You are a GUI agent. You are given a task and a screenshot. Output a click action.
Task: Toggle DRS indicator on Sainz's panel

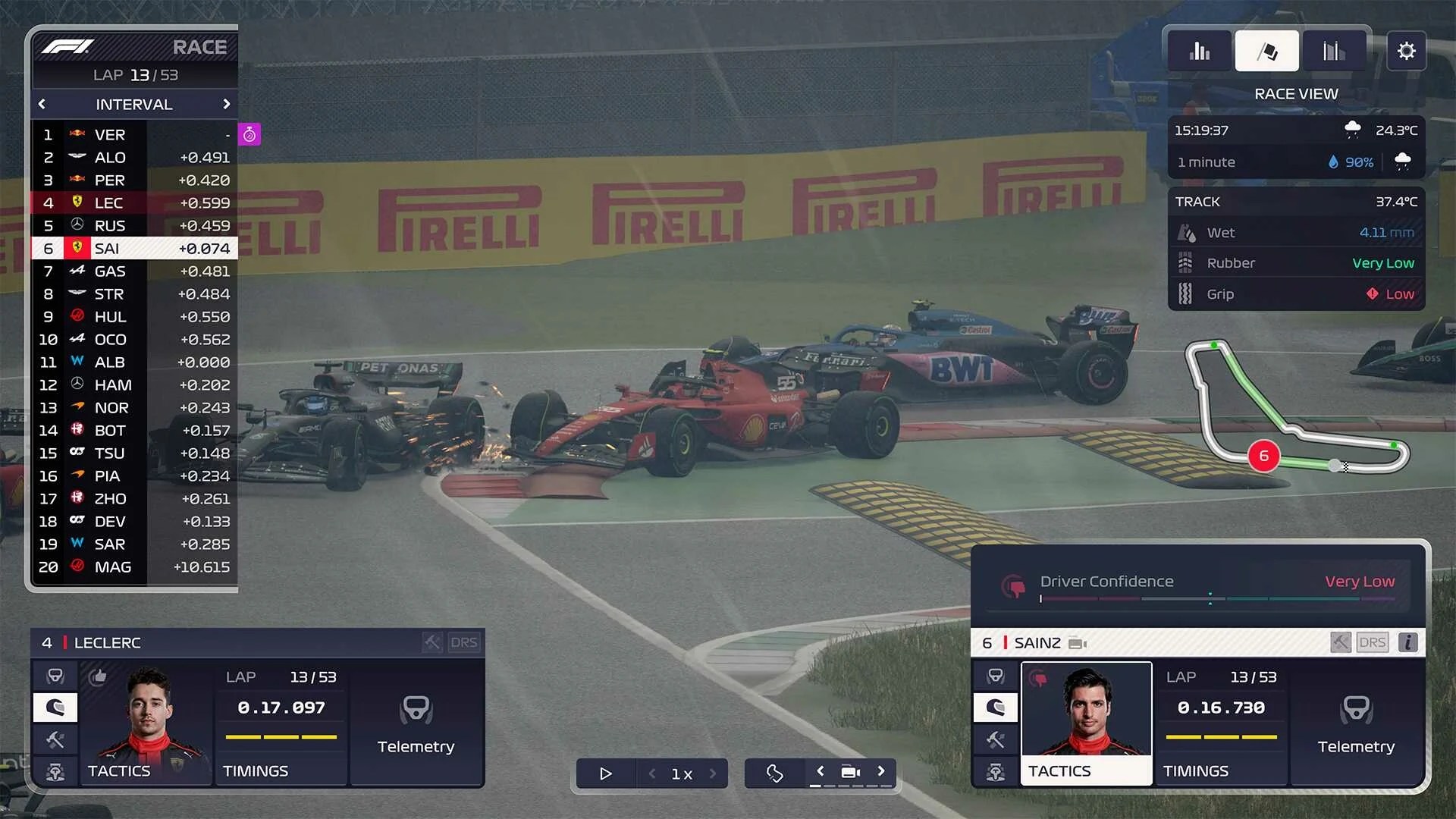[x=1373, y=642]
